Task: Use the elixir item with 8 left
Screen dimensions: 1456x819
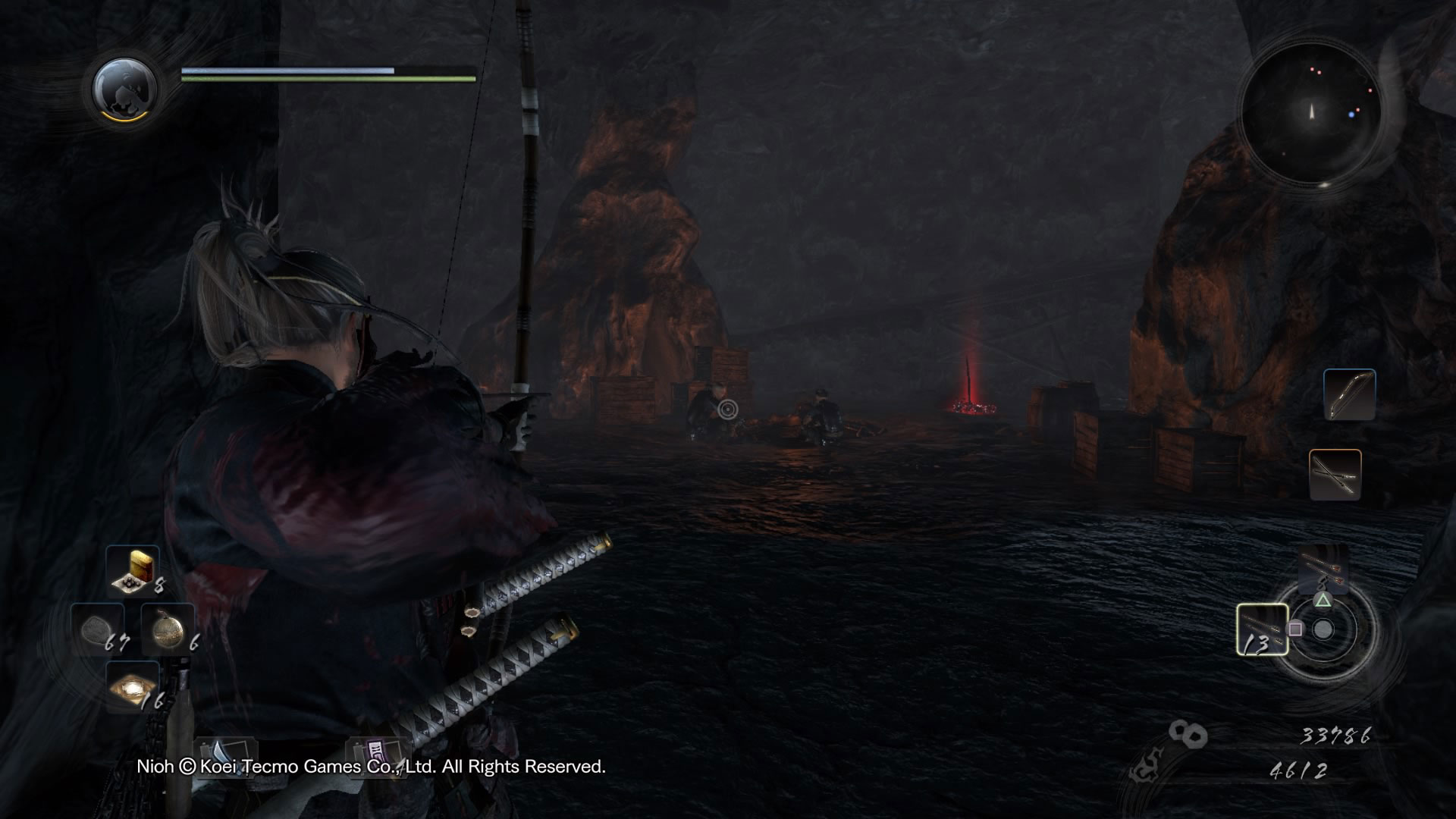Action: 133,570
